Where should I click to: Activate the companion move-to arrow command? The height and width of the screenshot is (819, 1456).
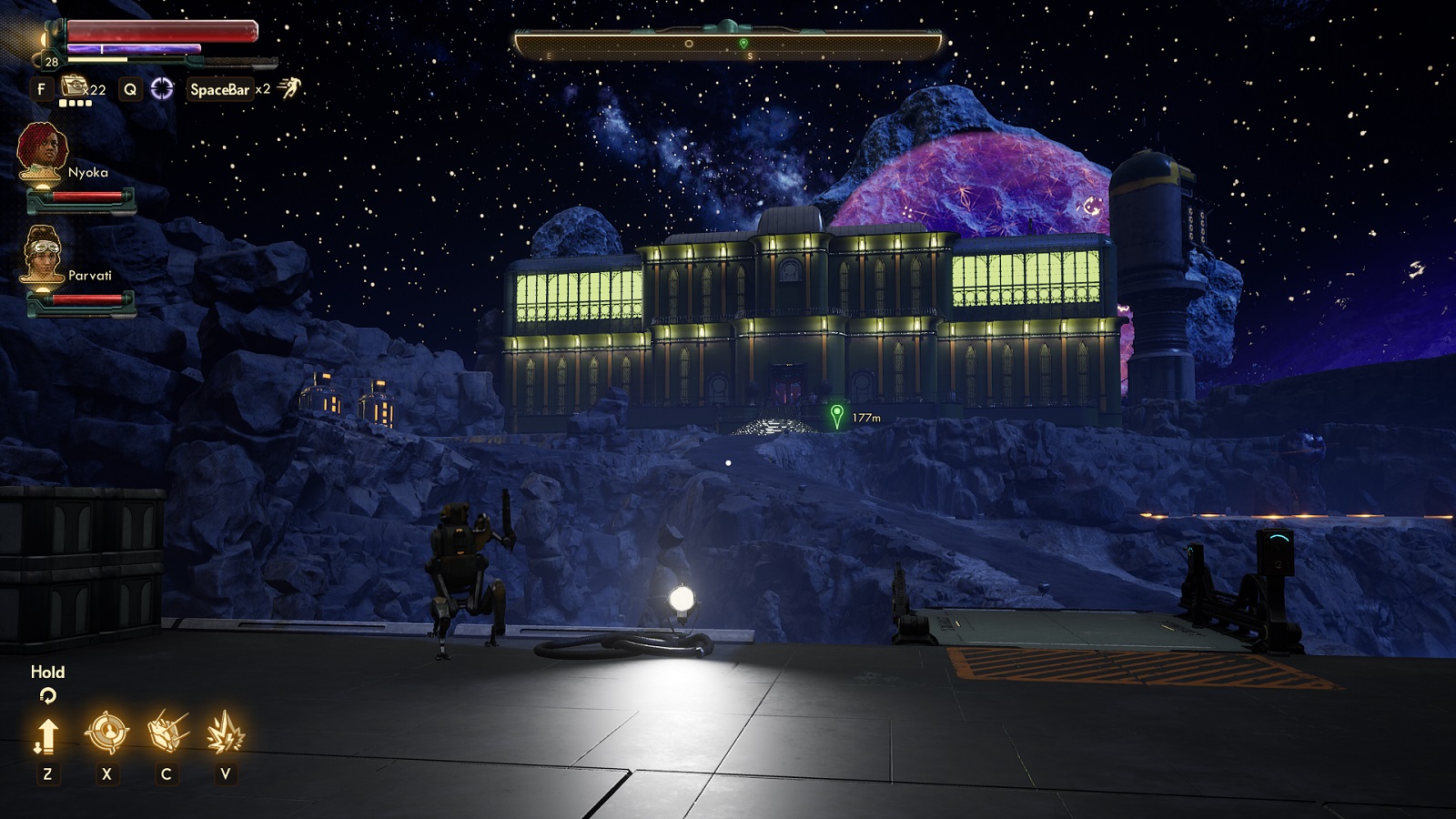tap(47, 734)
